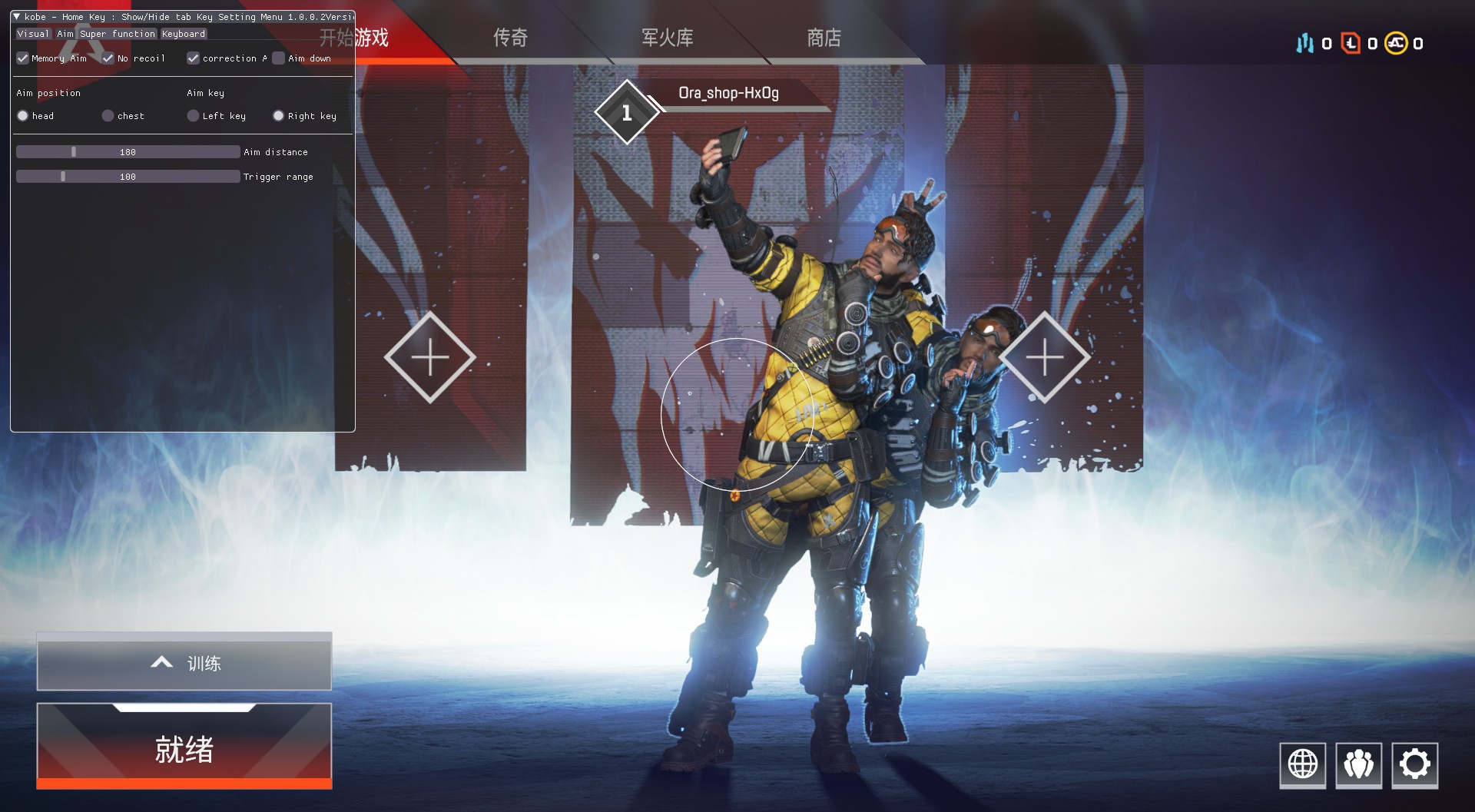Show the friends list icon
The height and width of the screenshot is (812, 1475).
coord(1358,764)
